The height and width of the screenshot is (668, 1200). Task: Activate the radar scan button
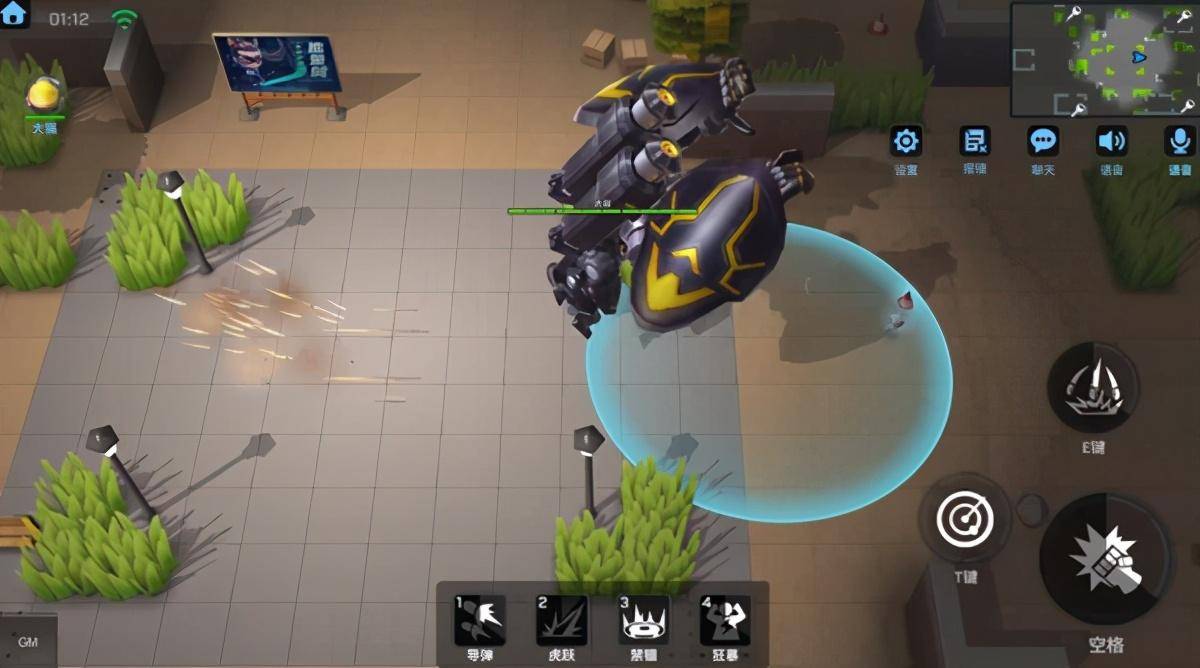click(x=964, y=518)
